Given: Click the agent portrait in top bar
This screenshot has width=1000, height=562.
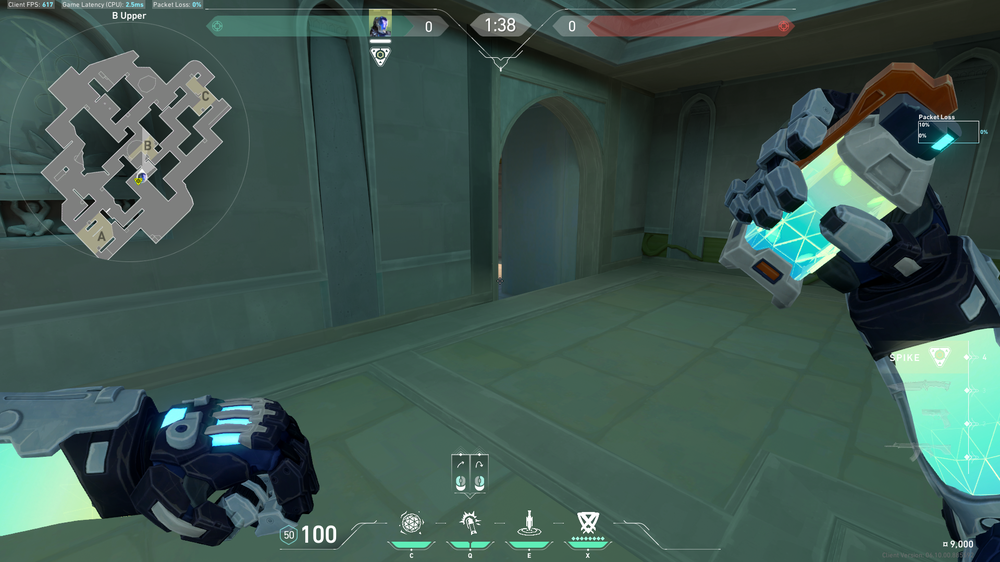Looking at the screenshot, I should pyautogui.click(x=380, y=24).
